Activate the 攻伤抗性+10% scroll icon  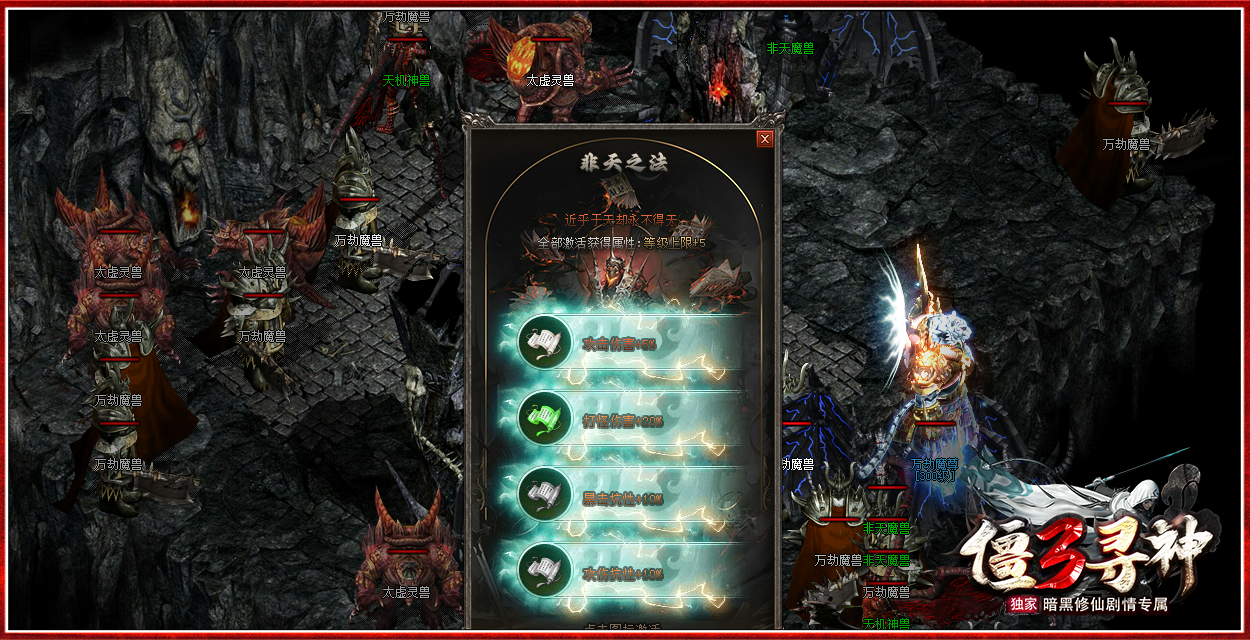544,570
